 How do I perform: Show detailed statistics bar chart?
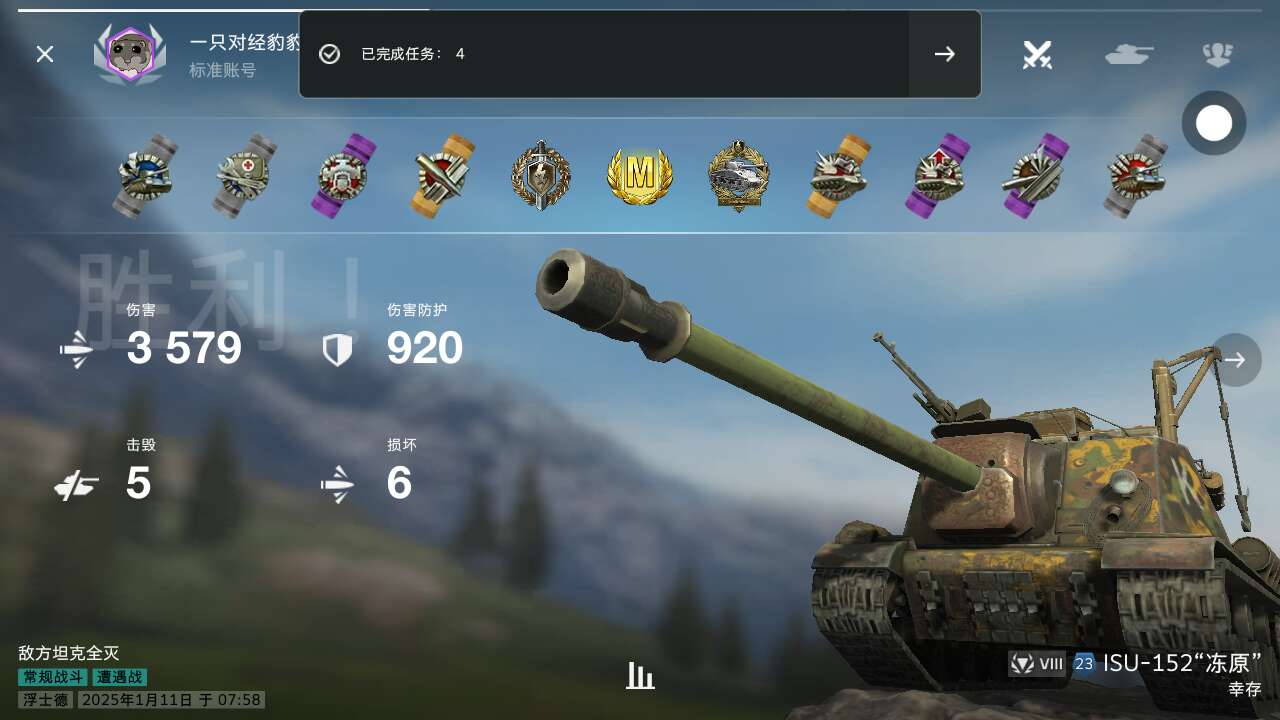pos(640,676)
